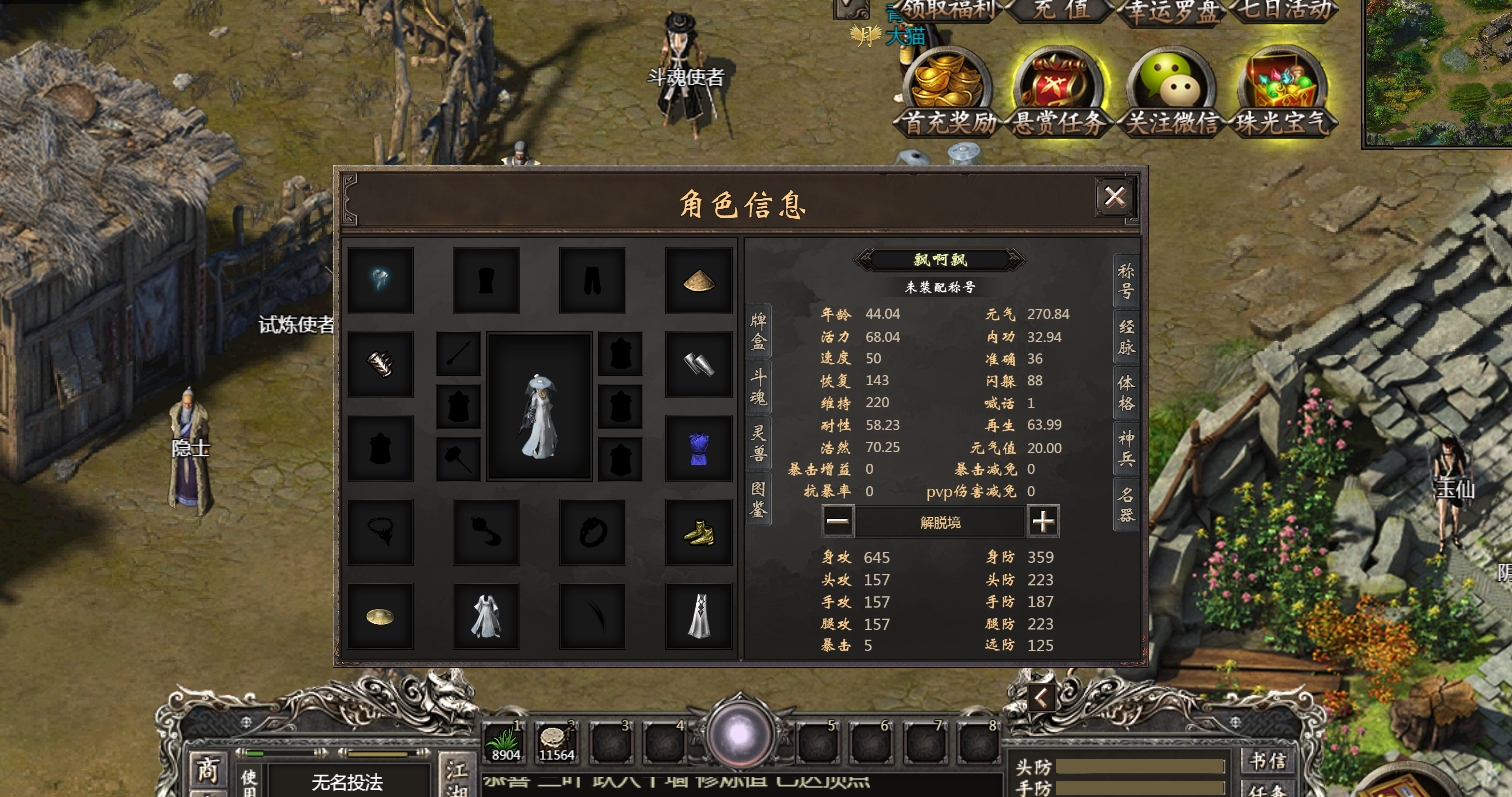The image size is (1512, 797).
Task: Select the 神兵 divine weapon tab
Action: [1126, 449]
